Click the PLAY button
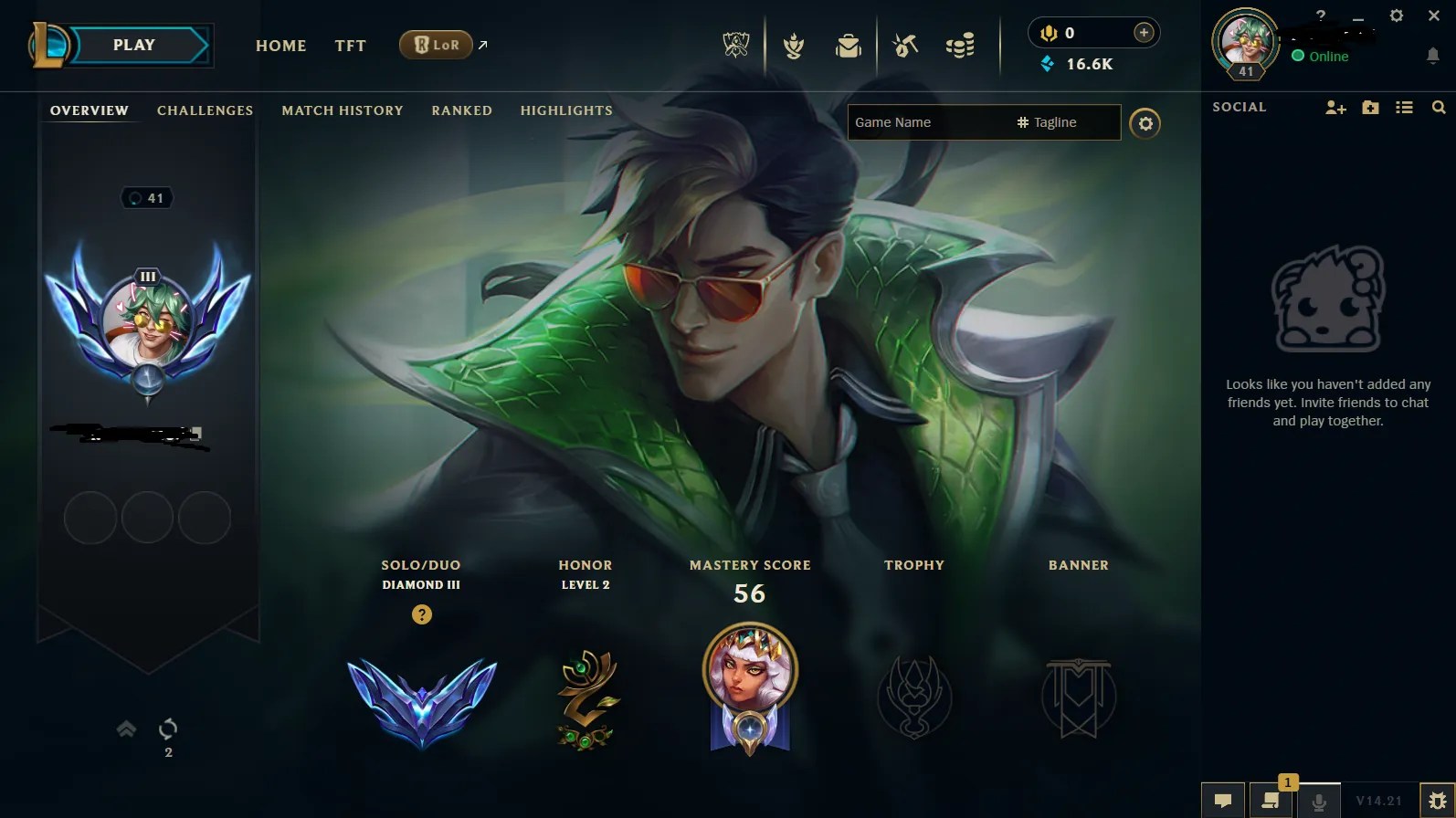This screenshot has width=1456, height=818. [x=134, y=44]
